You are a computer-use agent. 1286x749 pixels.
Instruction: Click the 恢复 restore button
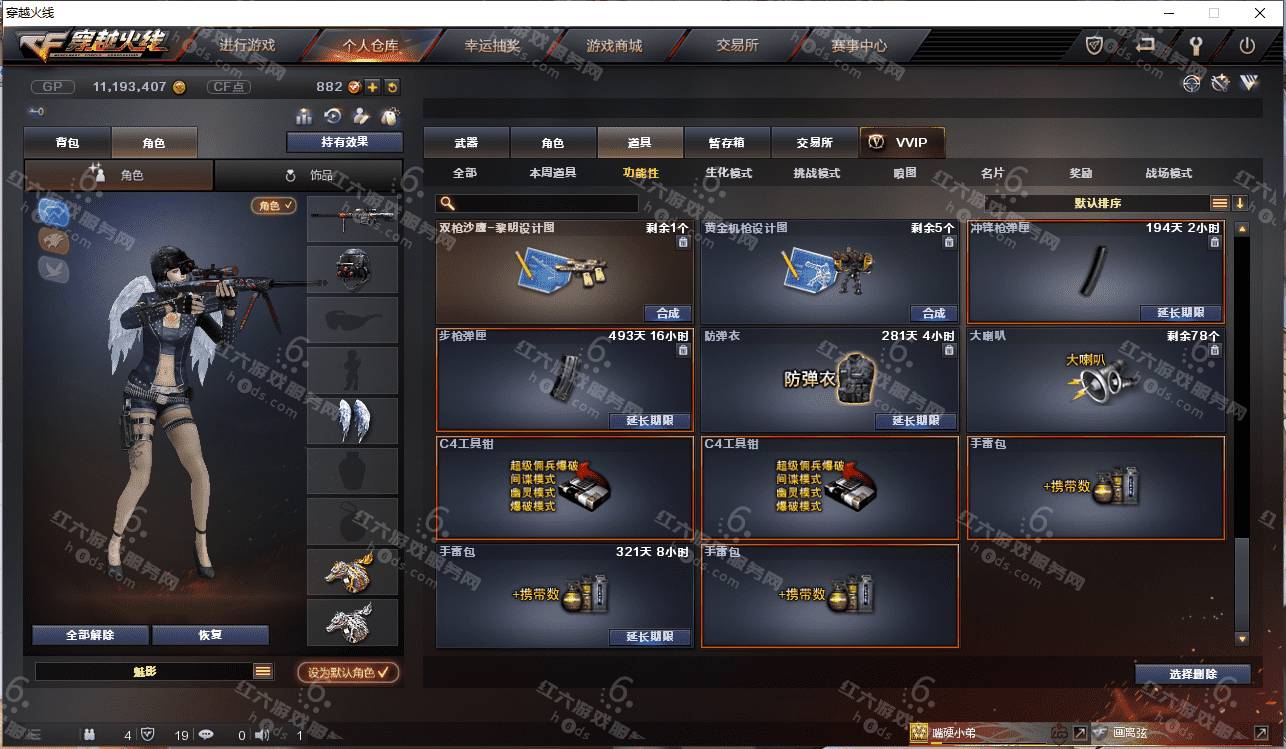click(210, 635)
